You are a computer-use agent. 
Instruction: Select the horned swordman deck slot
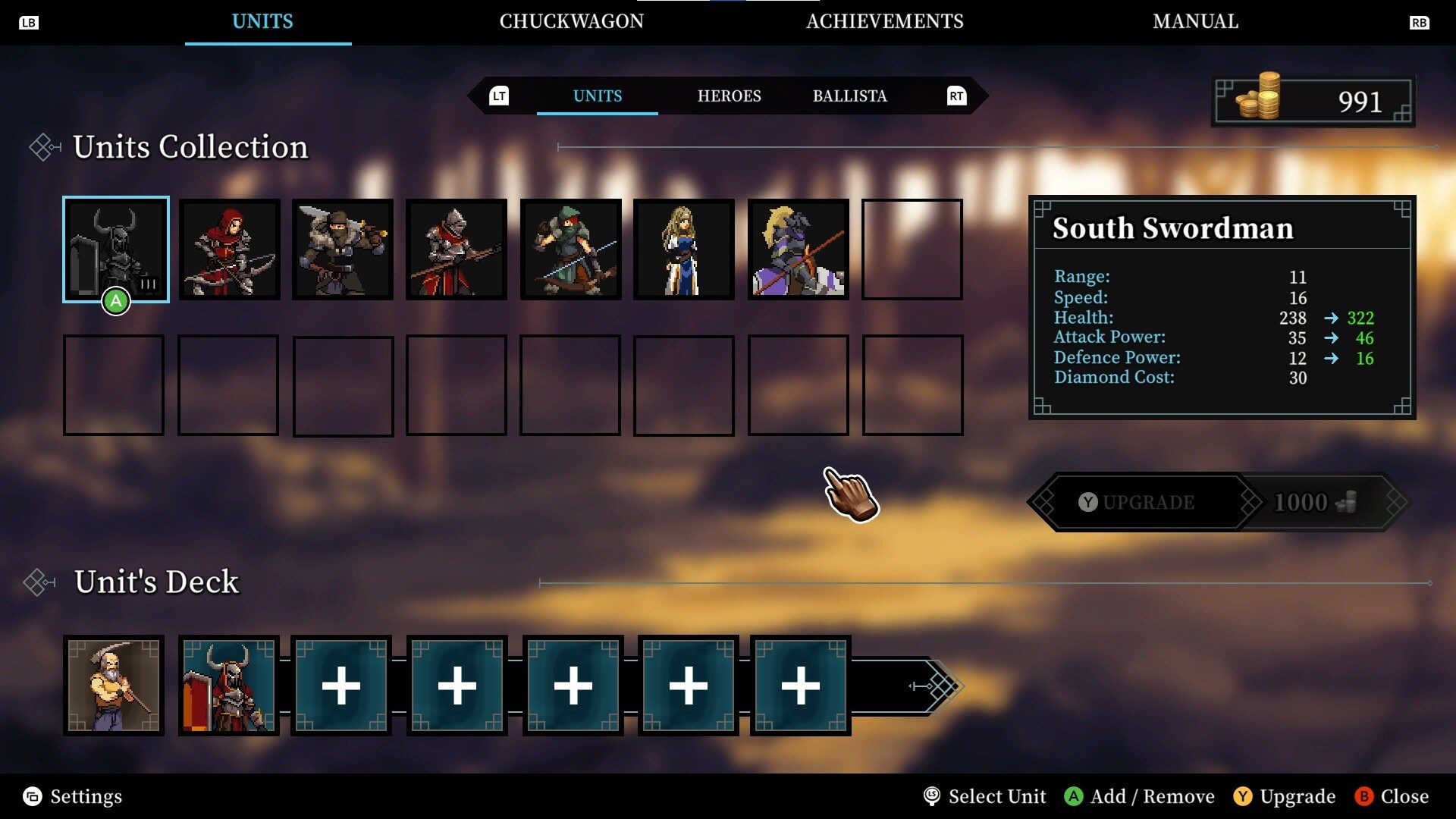[x=229, y=686]
